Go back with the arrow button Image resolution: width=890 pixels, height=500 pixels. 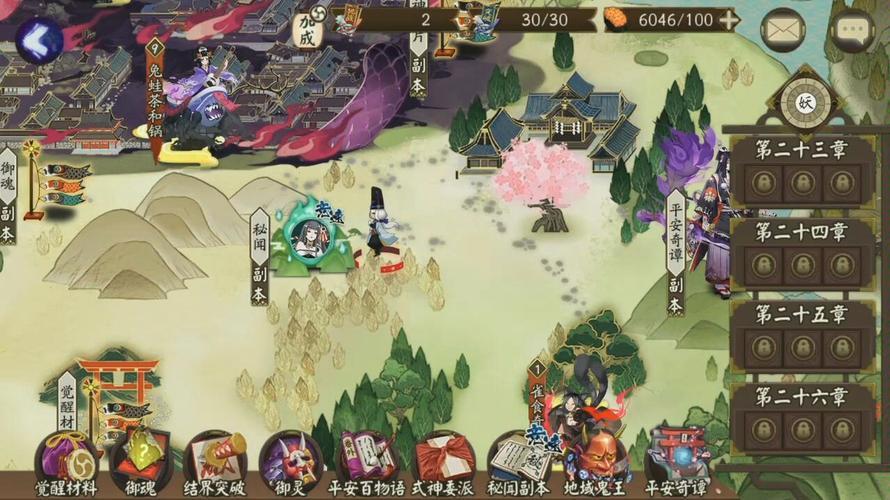point(38,40)
